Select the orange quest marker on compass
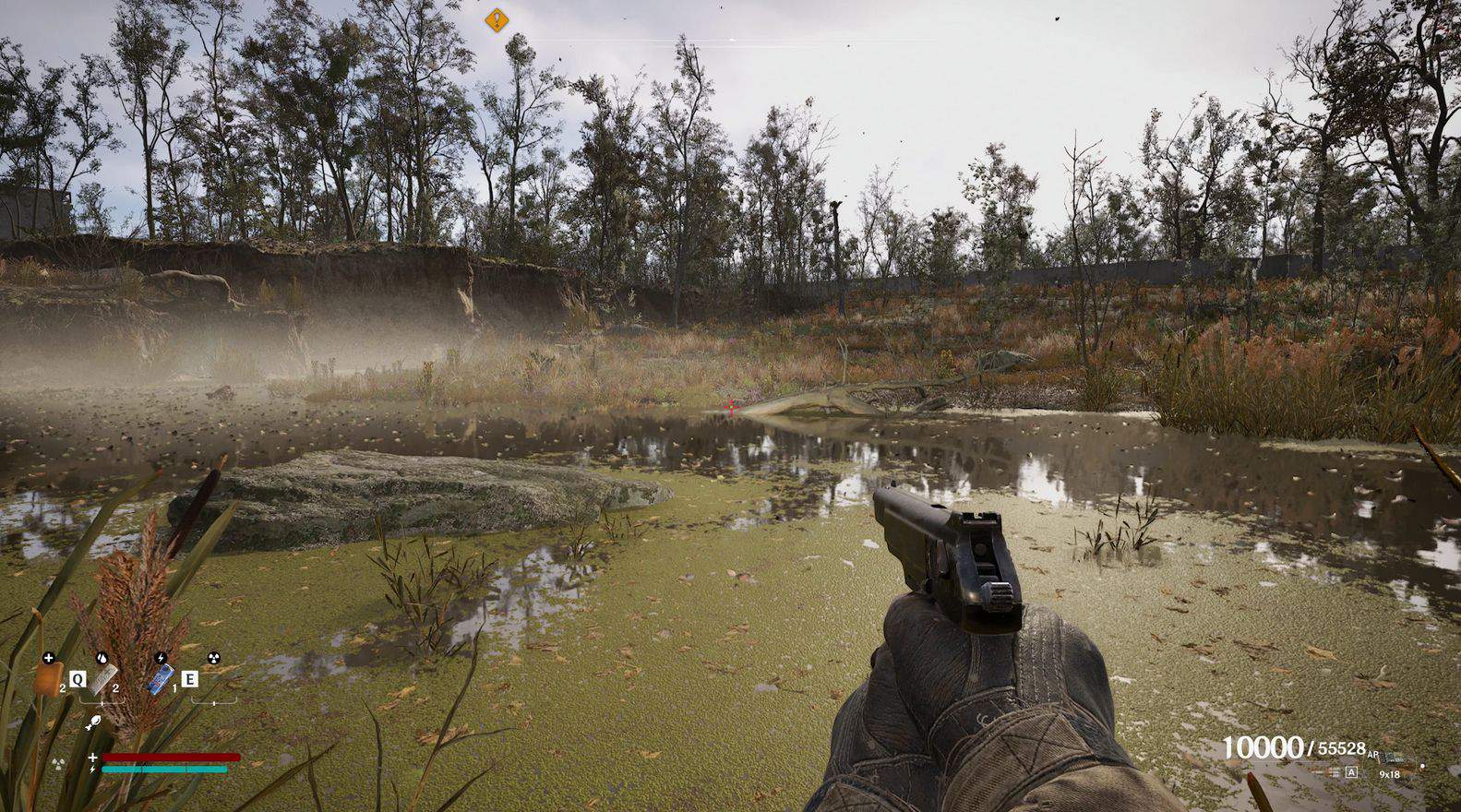Viewport: 1461px width, 812px height. pos(497,18)
